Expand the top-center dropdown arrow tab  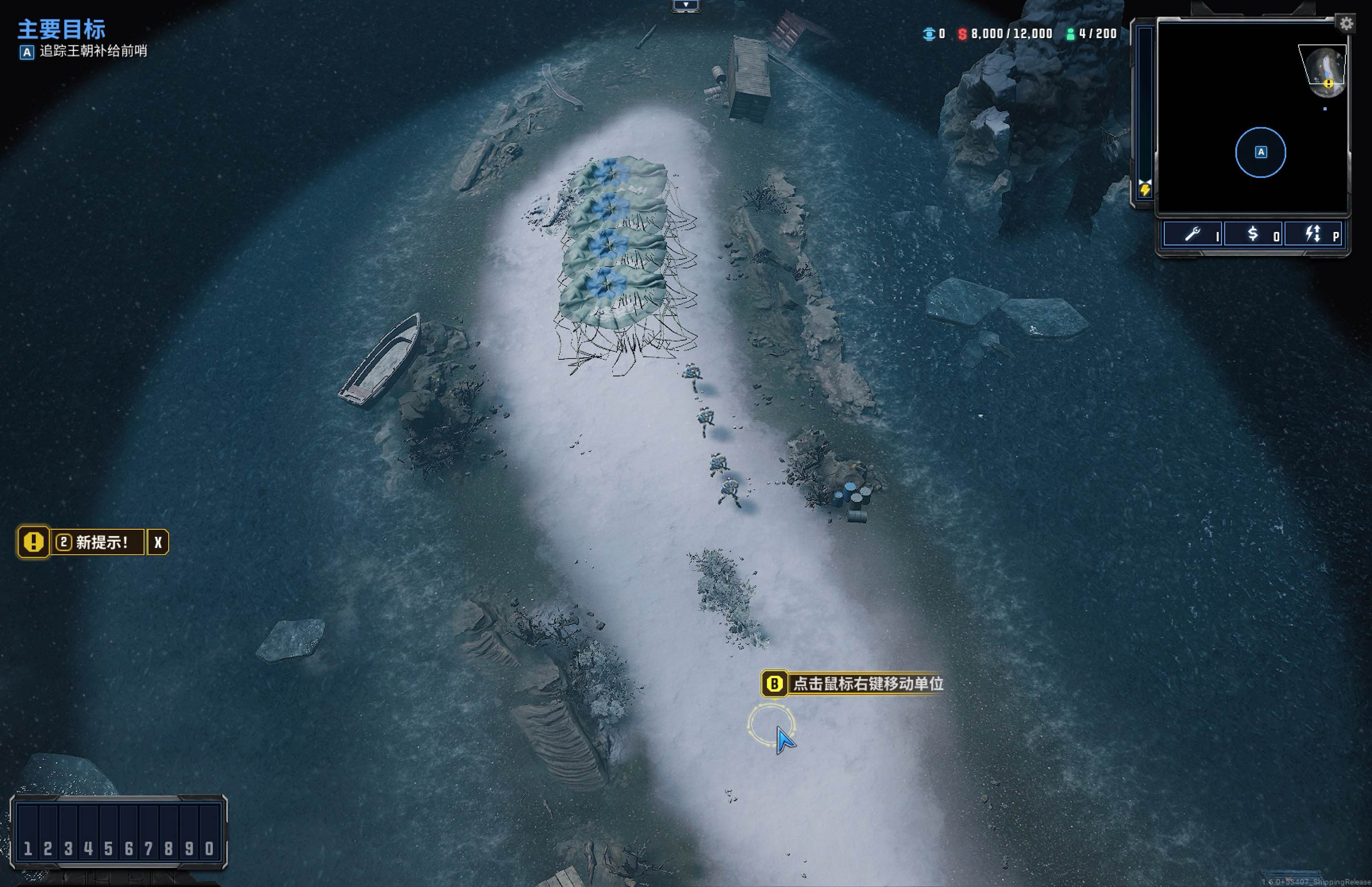[x=686, y=5]
